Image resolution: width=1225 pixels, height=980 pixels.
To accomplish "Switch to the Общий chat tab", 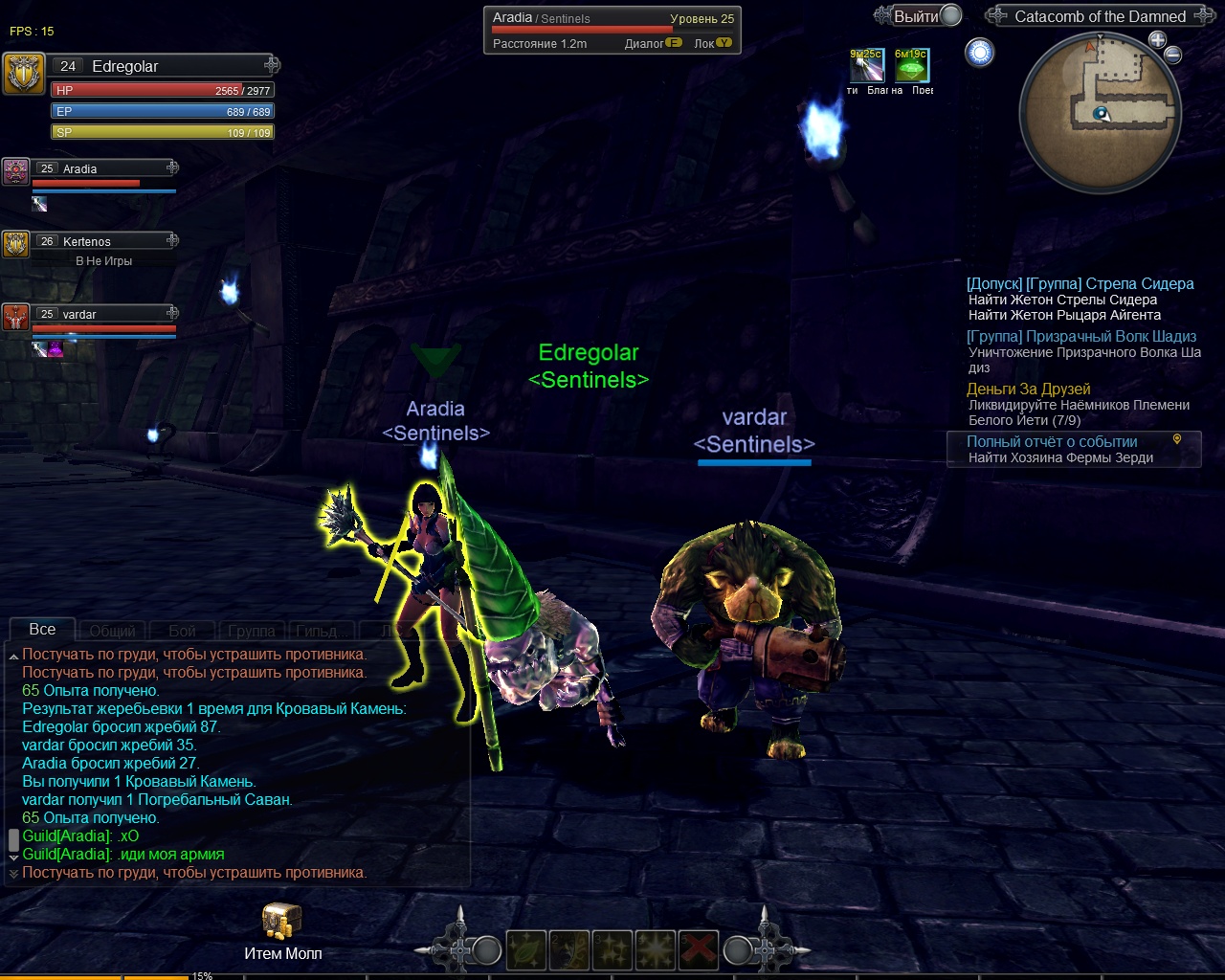I will (x=112, y=631).
